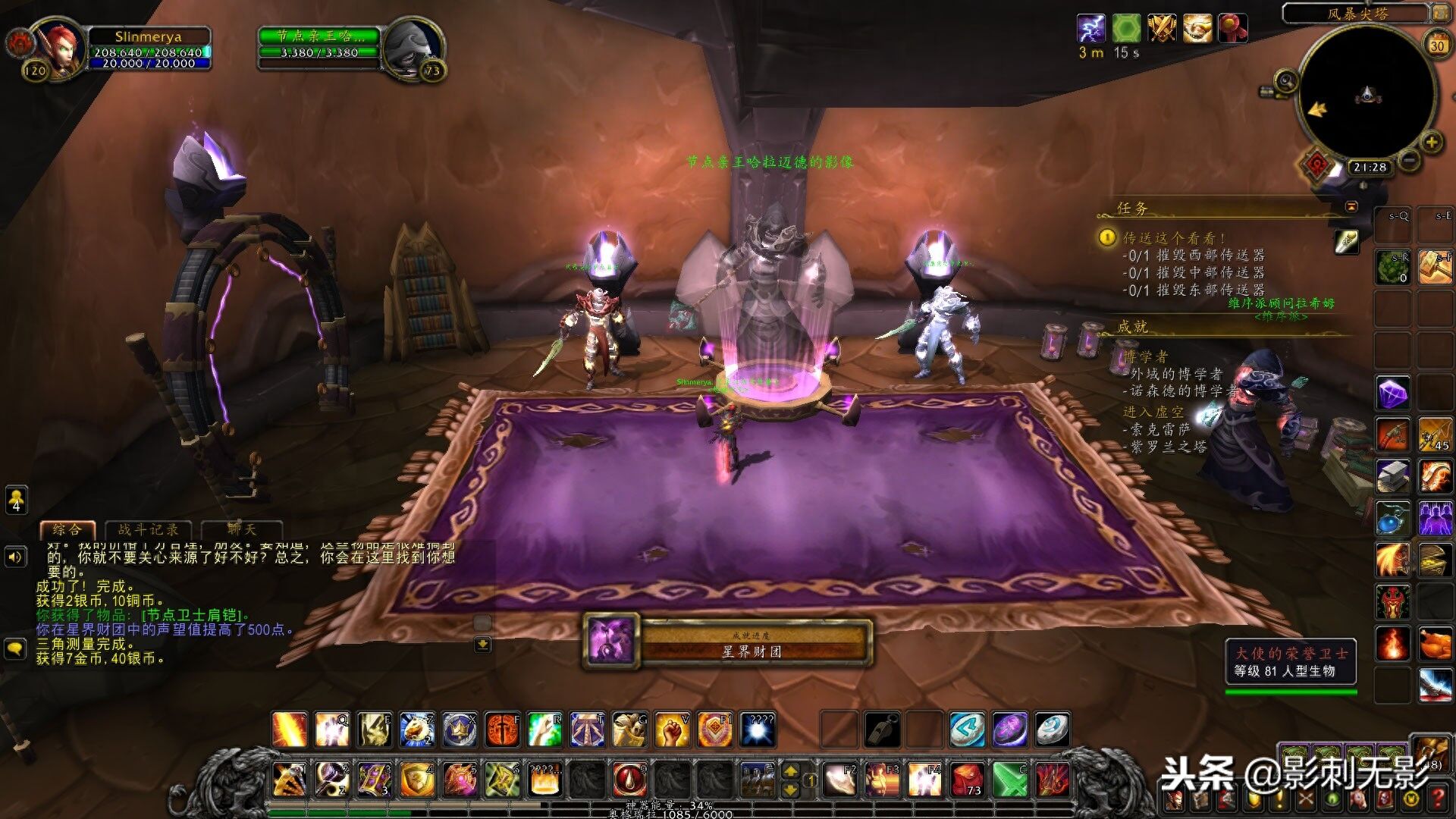The height and width of the screenshot is (819, 1456).
Task: Switch to the 战斗记录 chat tab
Action: [x=149, y=529]
